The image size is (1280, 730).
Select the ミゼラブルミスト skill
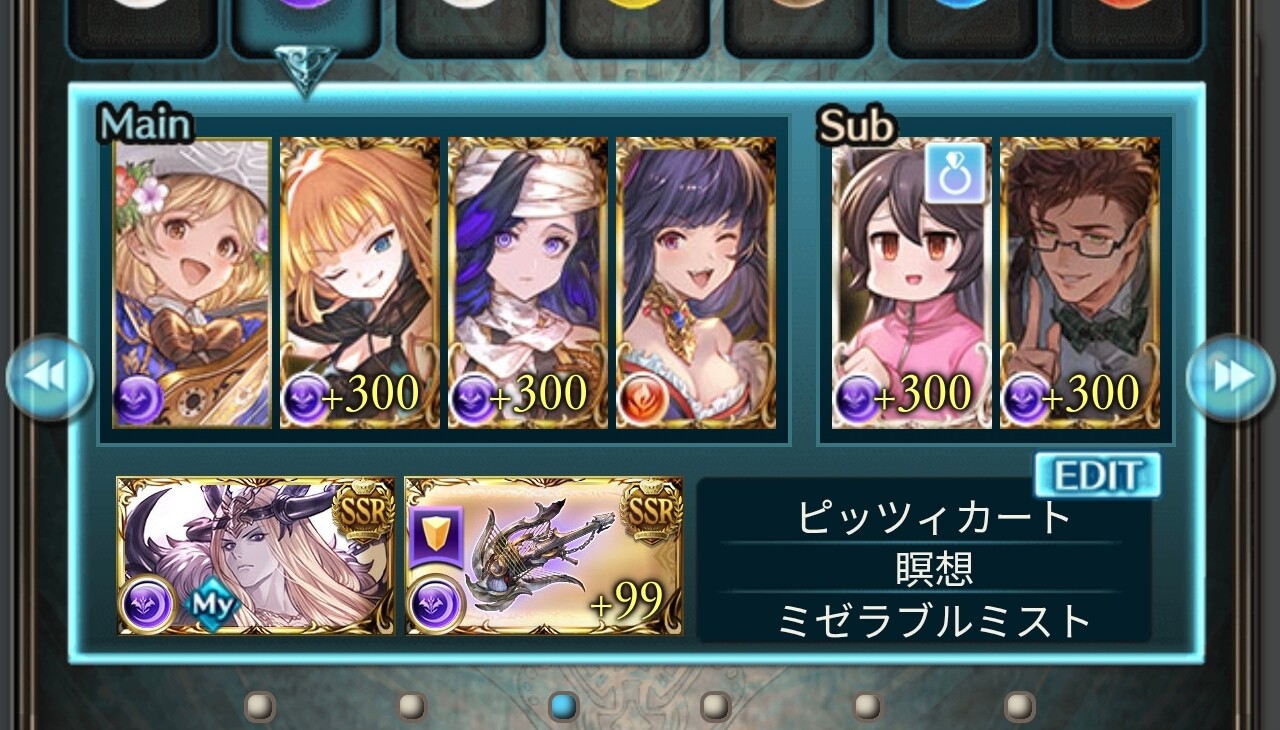point(934,621)
